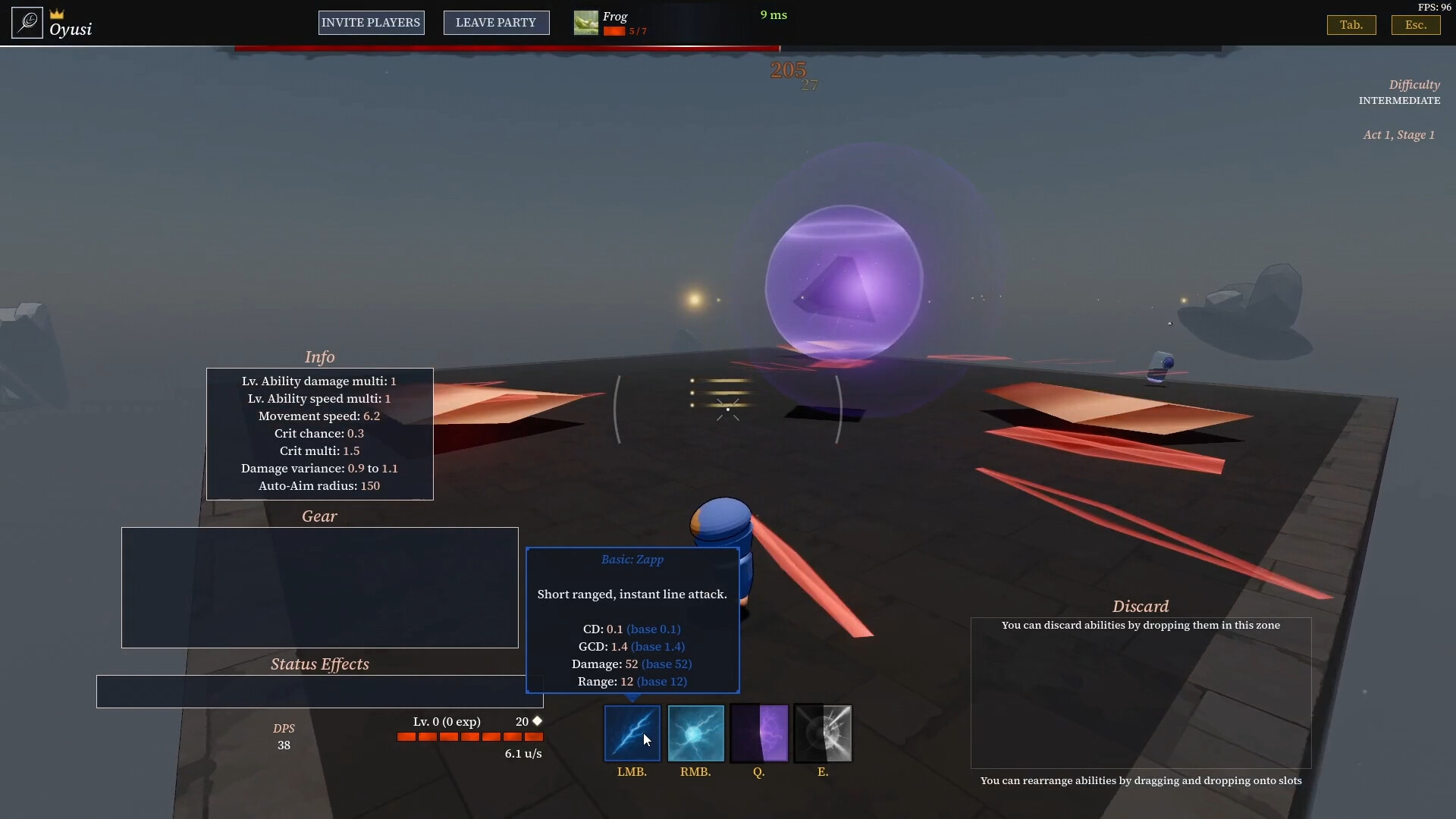Click the E slot ability icon
1456x819 pixels.
point(823,733)
